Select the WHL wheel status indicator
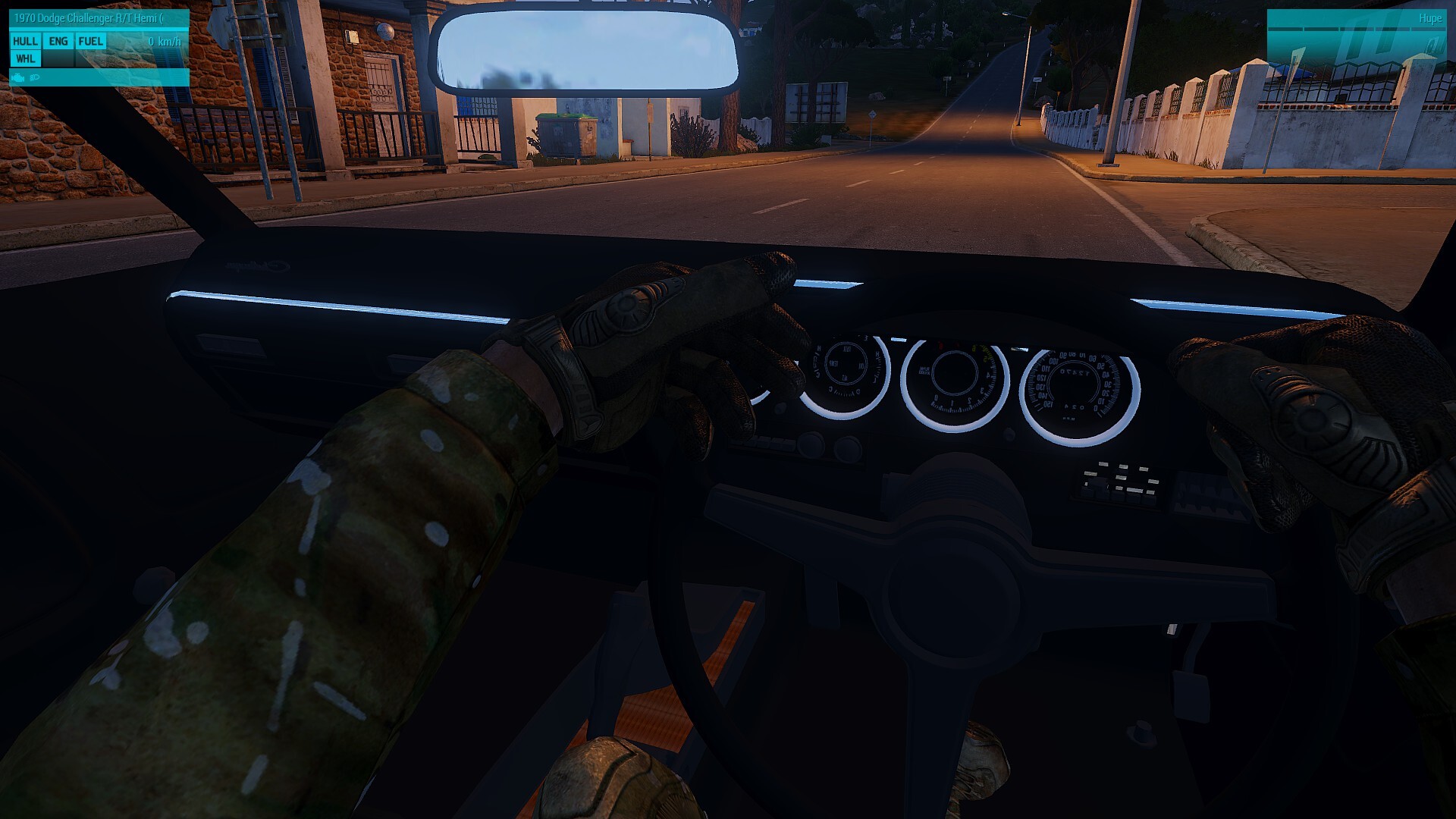Viewport: 1456px width, 819px height. 25,59
